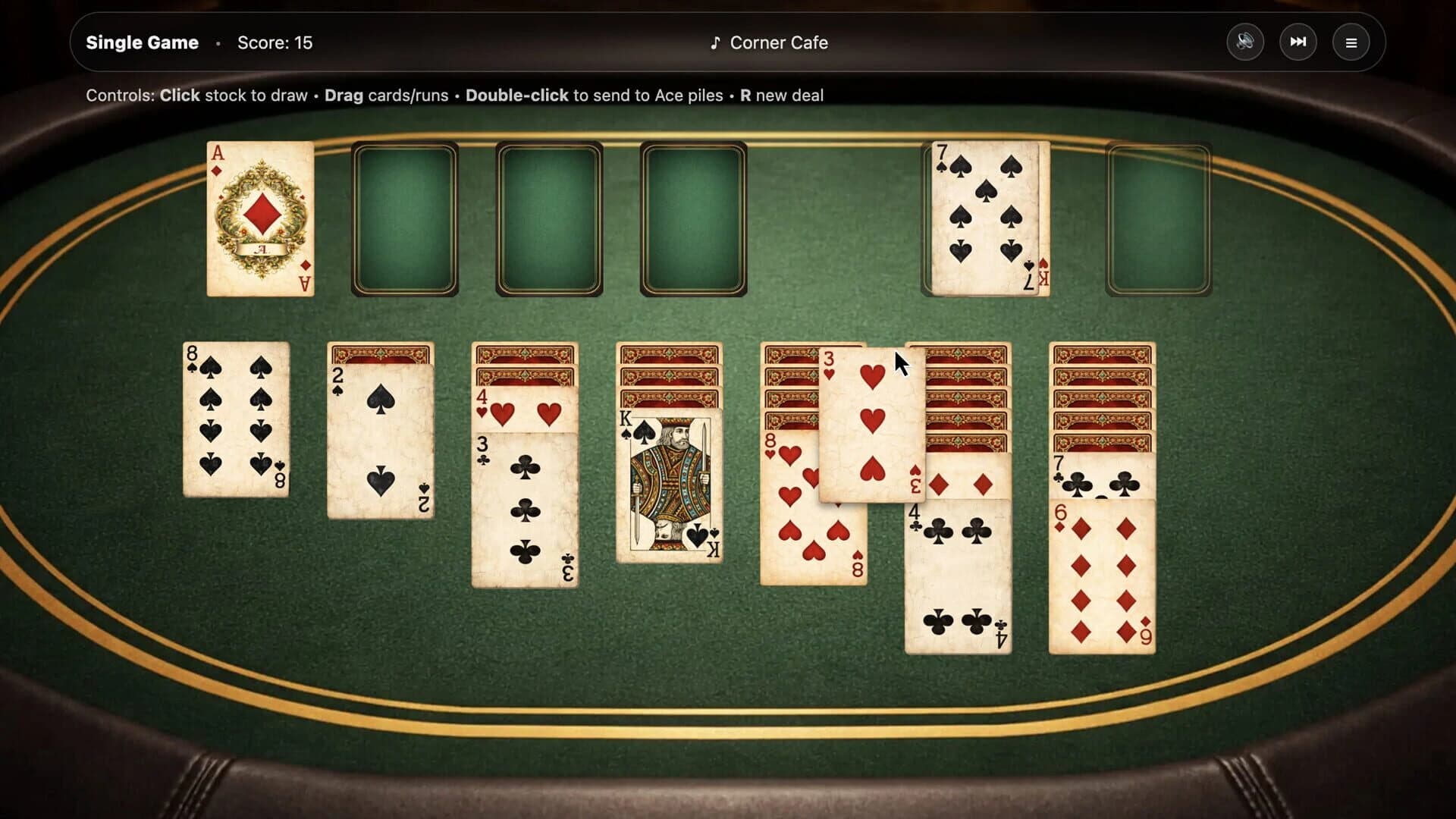Click the musical note beside Corner Cafe
This screenshot has width=1456, height=819.
tap(715, 42)
